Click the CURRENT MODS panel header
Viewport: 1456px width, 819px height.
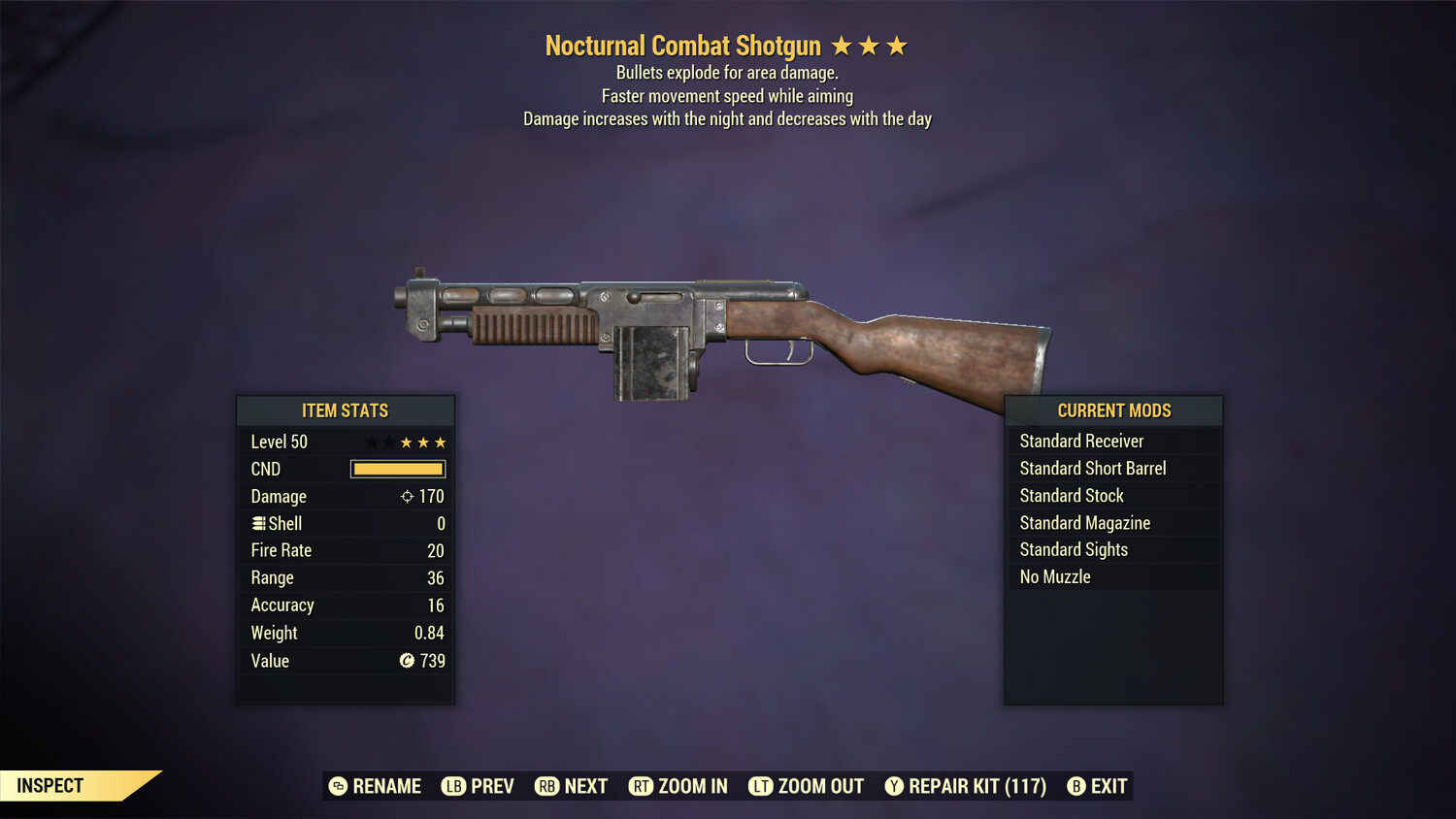1113,410
